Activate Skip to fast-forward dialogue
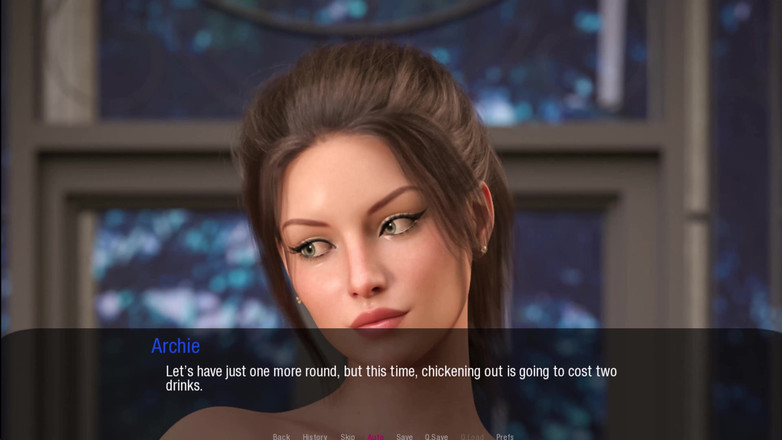The height and width of the screenshot is (440, 782). pyautogui.click(x=347, y=436)
